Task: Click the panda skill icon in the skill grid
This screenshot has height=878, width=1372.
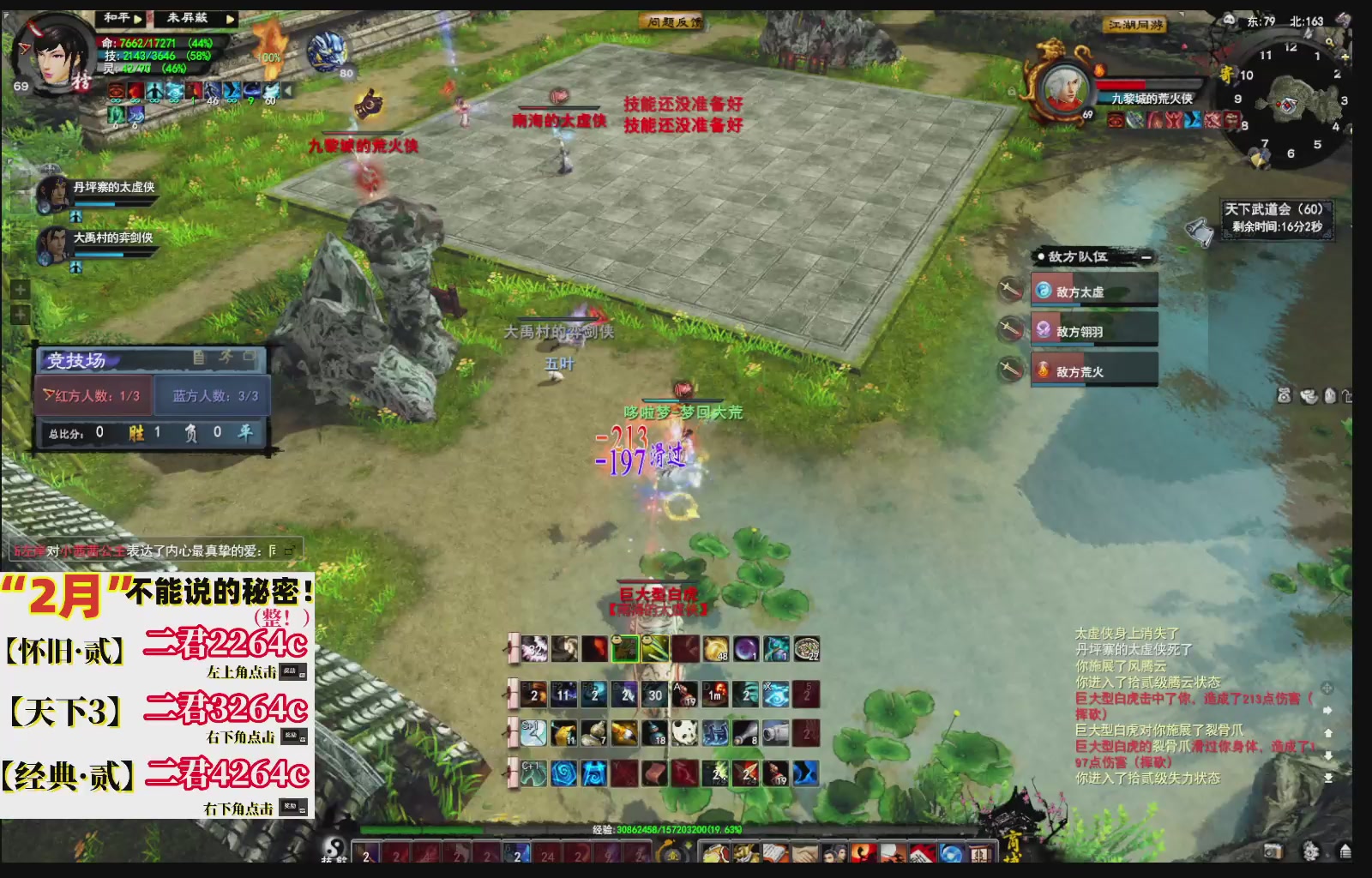Action: pos(684,732)
